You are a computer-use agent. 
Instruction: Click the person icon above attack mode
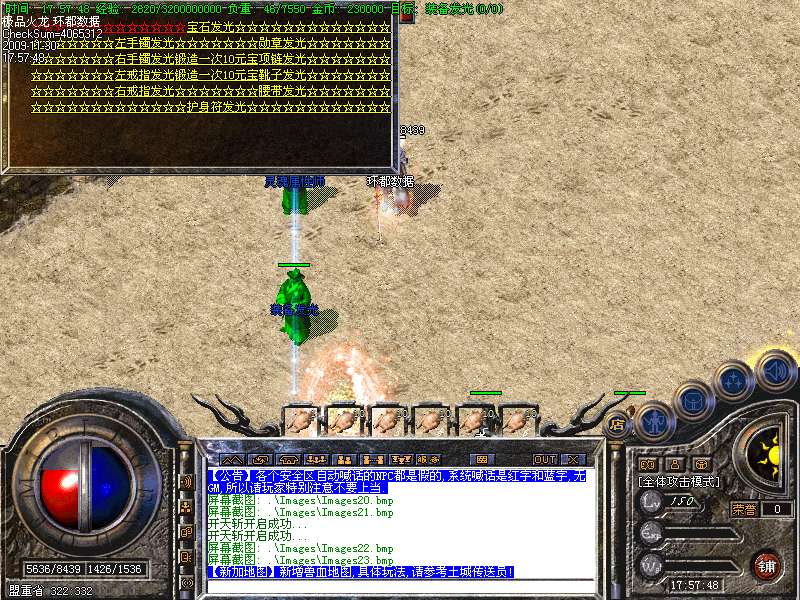pyautogui.click(x=674, y=464)
